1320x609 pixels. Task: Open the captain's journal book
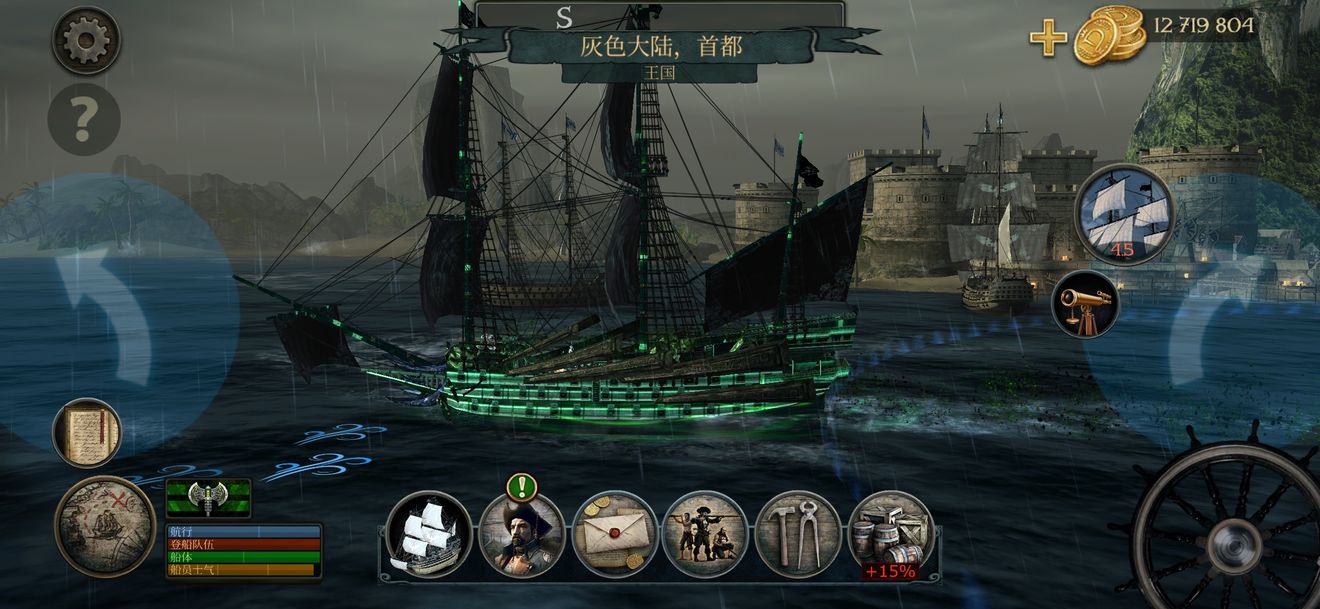tap(87, 433)
